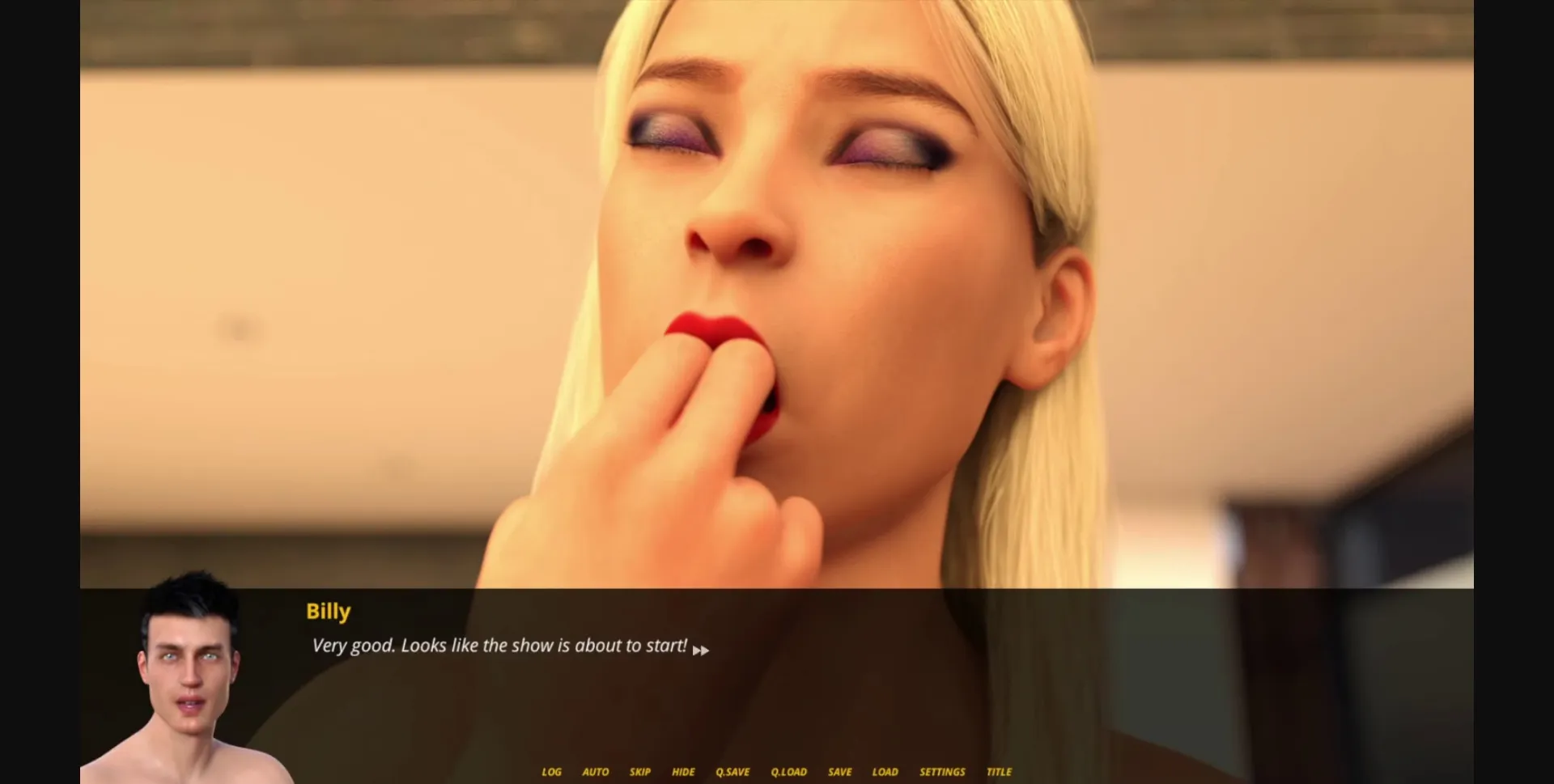
Task: Click the Billy name label
Action: 328,612
